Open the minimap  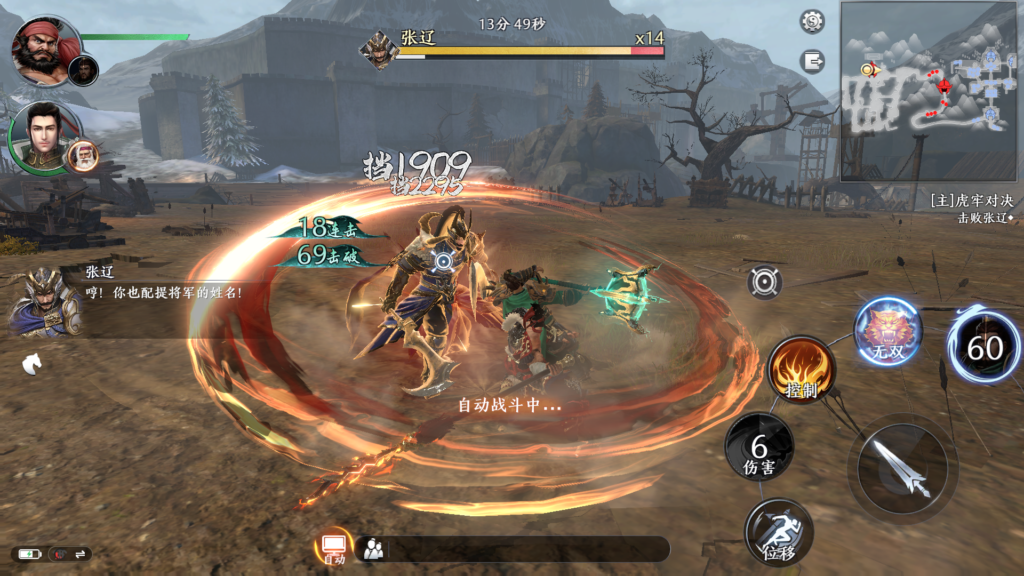coord(929,91)
